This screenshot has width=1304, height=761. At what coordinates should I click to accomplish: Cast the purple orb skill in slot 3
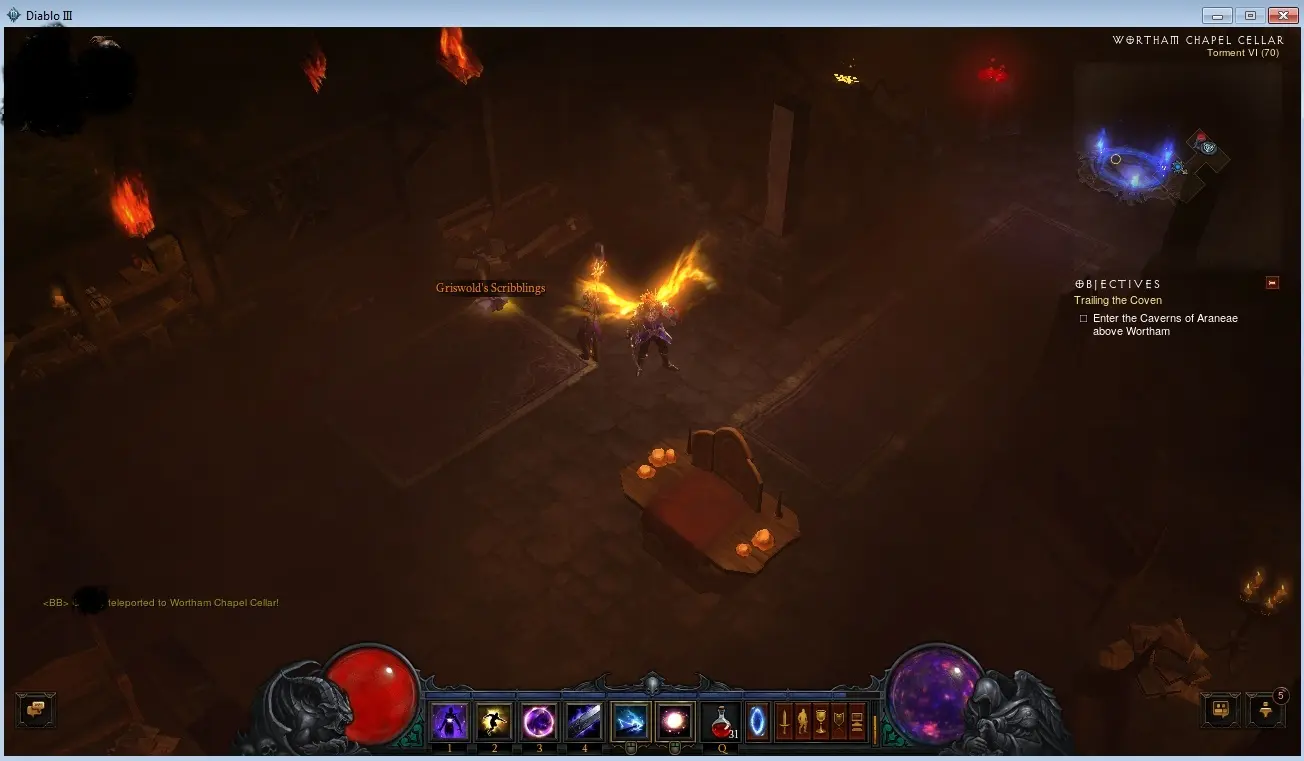tap(539, 721)
